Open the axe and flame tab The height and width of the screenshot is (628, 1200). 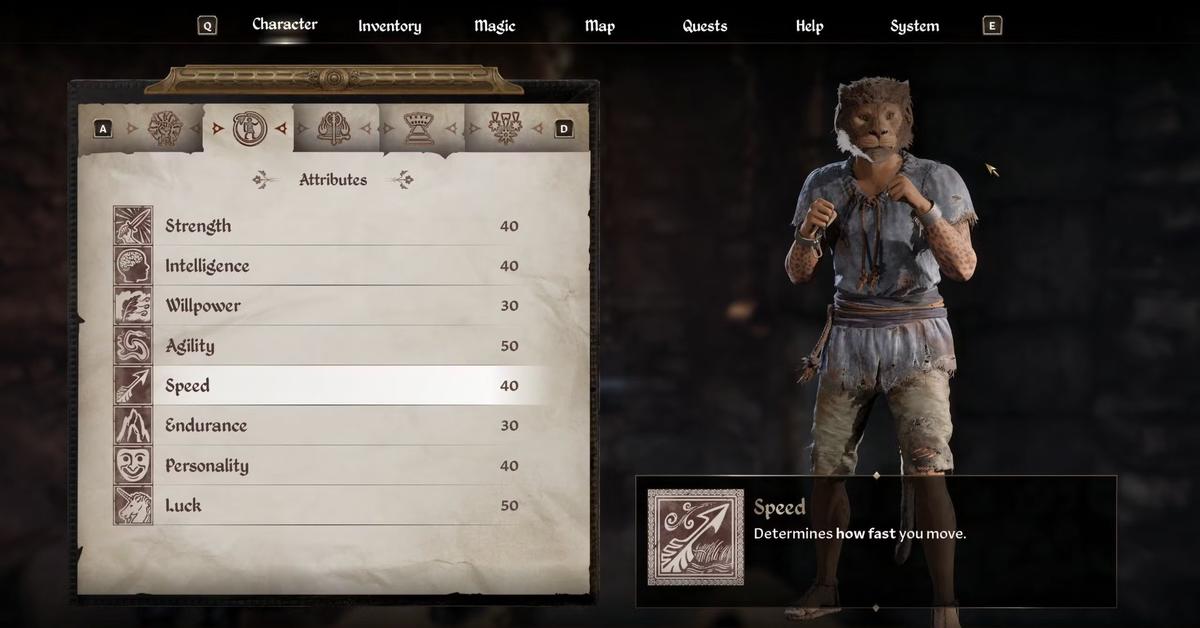(x=332, y=128)
